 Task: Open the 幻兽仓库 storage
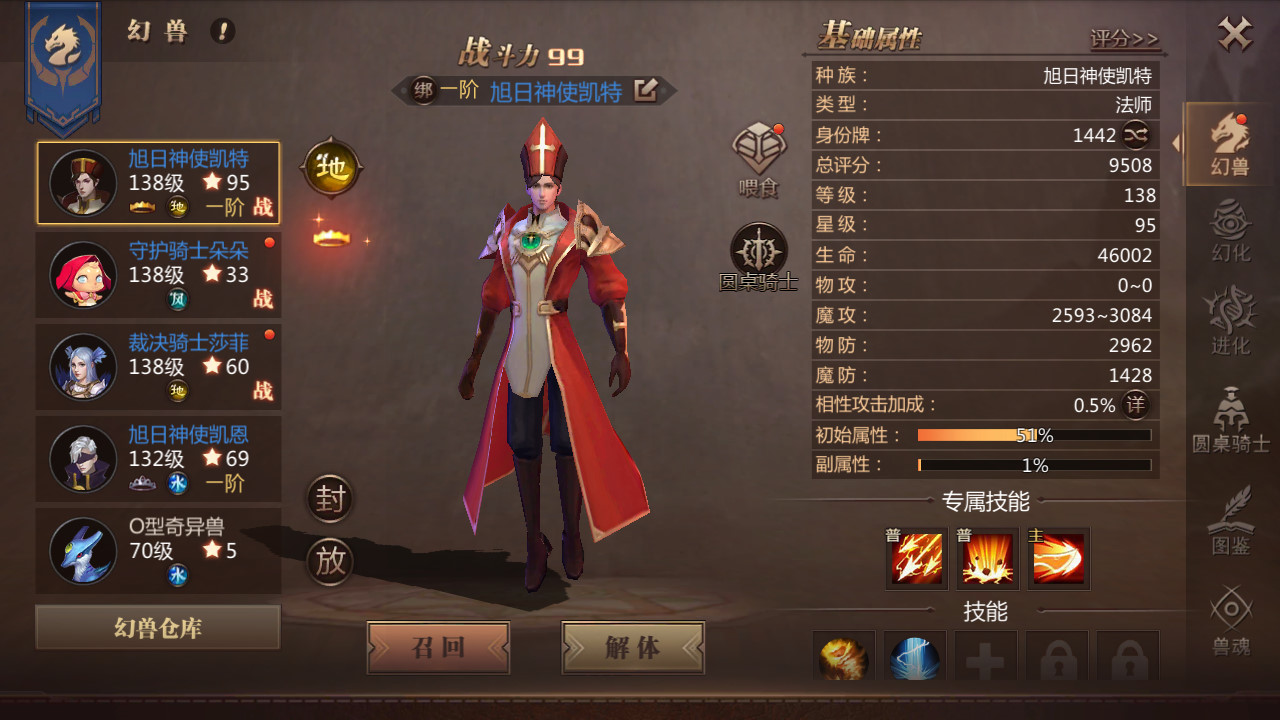158,628
